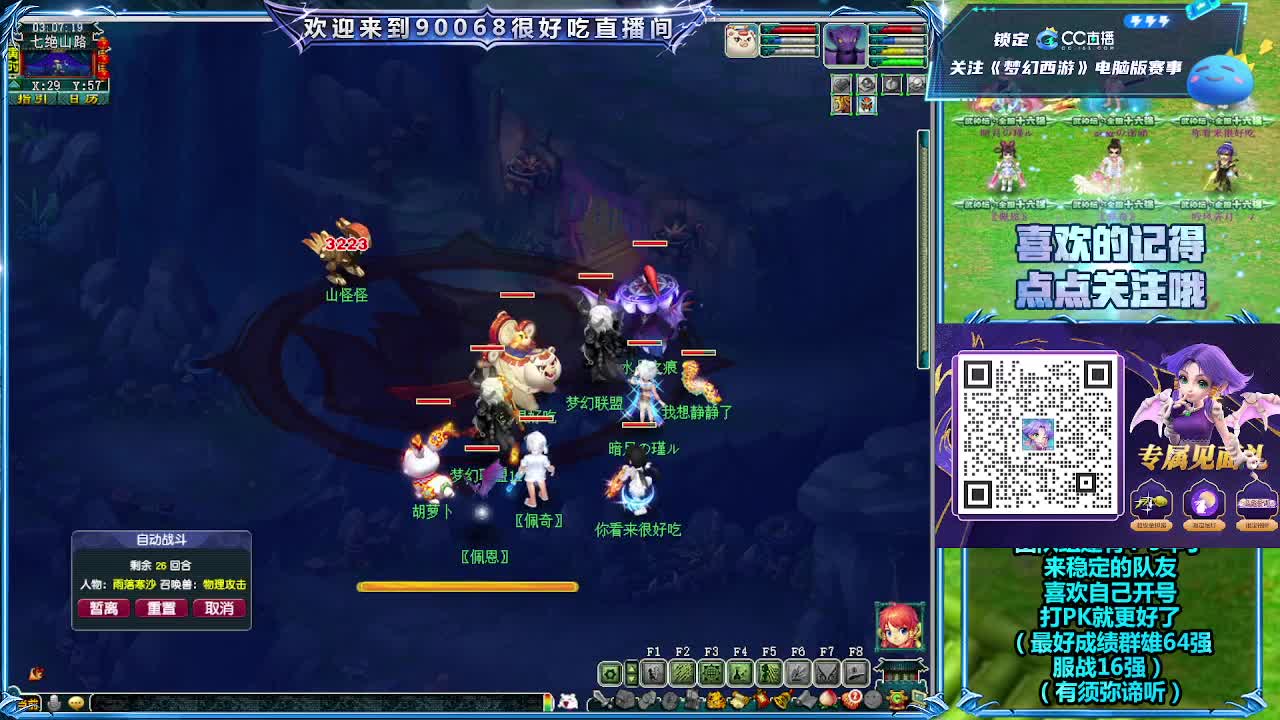
Task: Toggle the red lantern indicator beside the minimap
Action: pyautogui.click(x=103, y=58)
